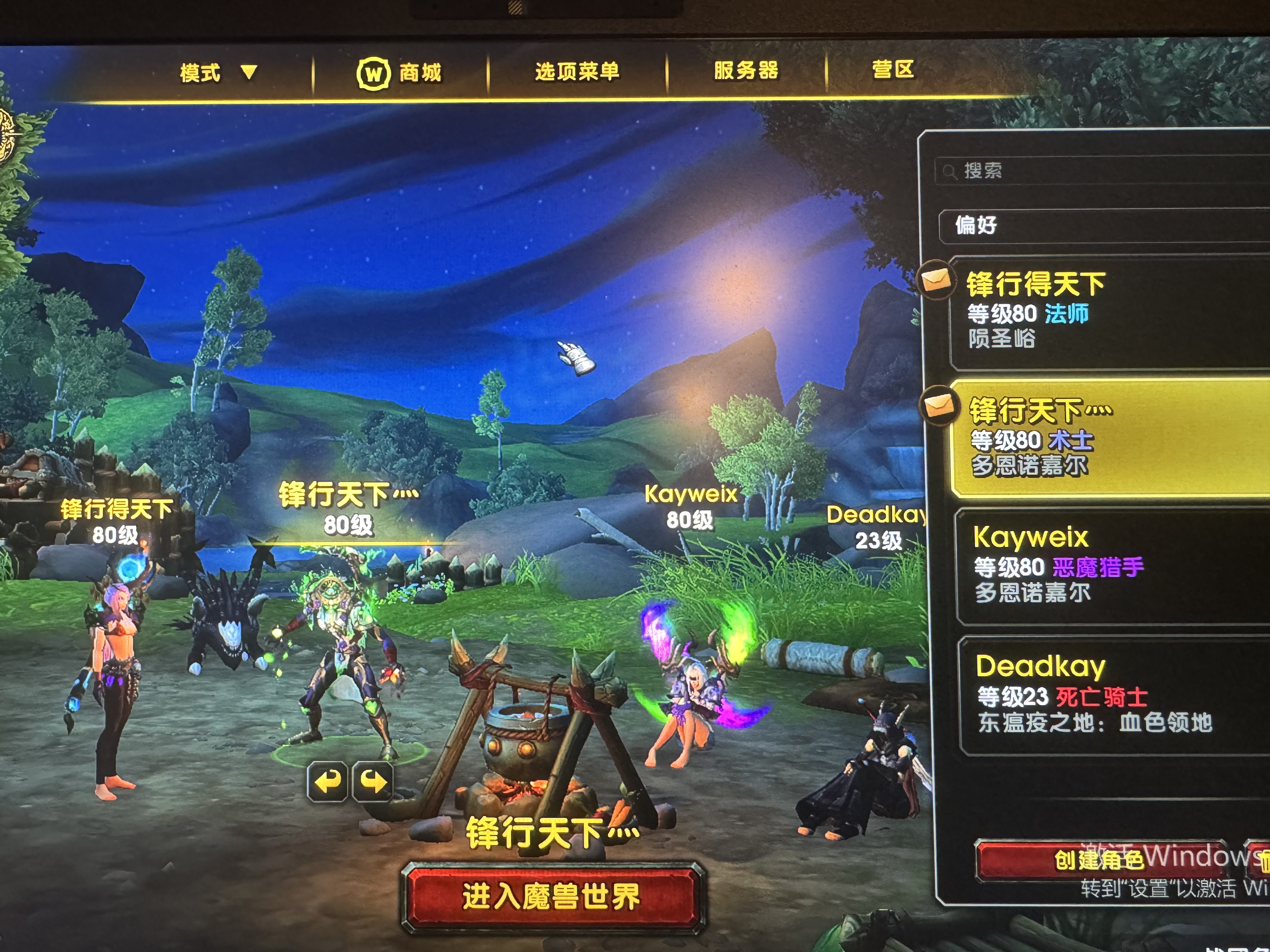Open mail icon beside selected warlock

coord(938,406)
